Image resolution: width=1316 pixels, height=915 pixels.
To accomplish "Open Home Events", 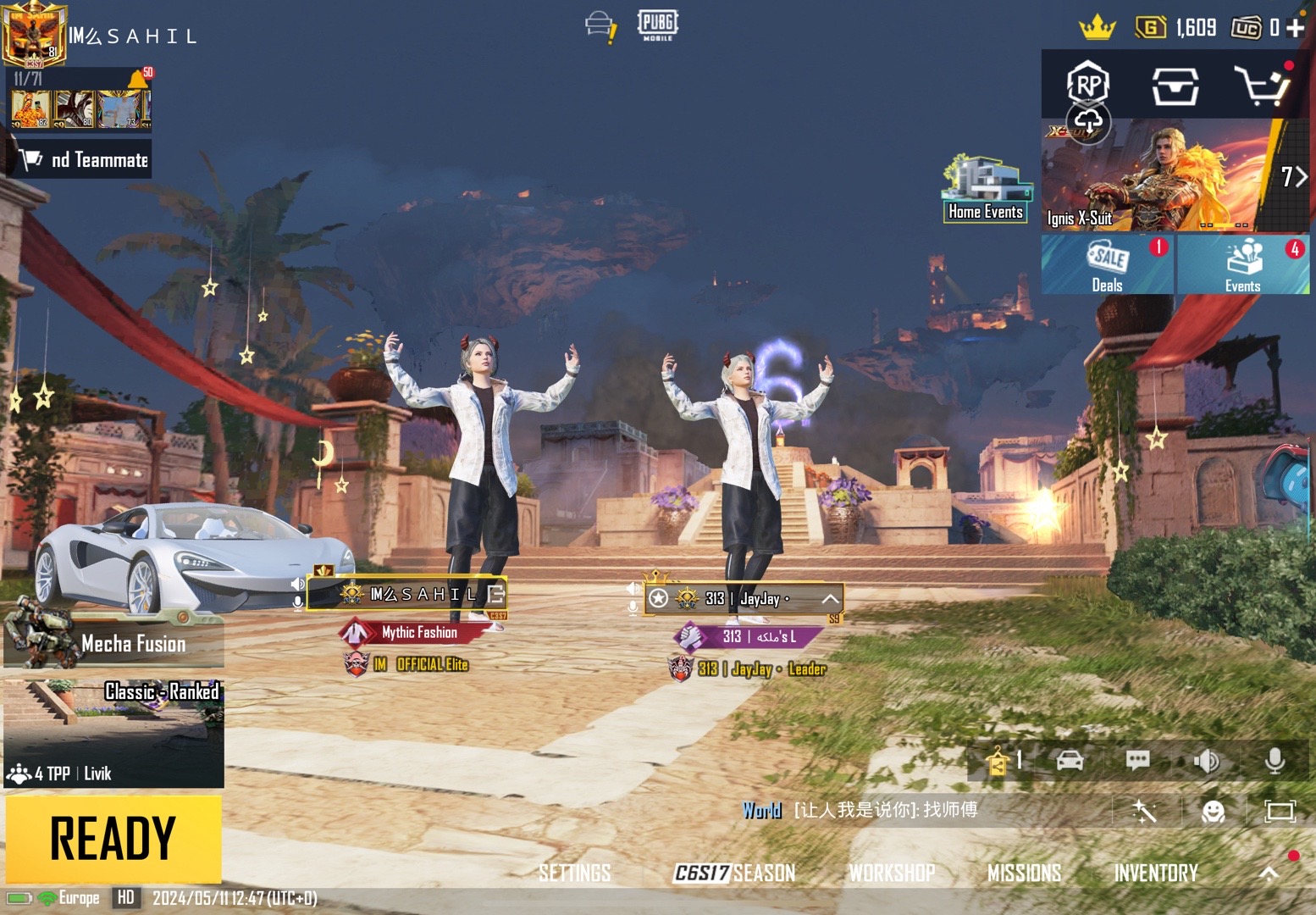I will click(x=986, y=190).
